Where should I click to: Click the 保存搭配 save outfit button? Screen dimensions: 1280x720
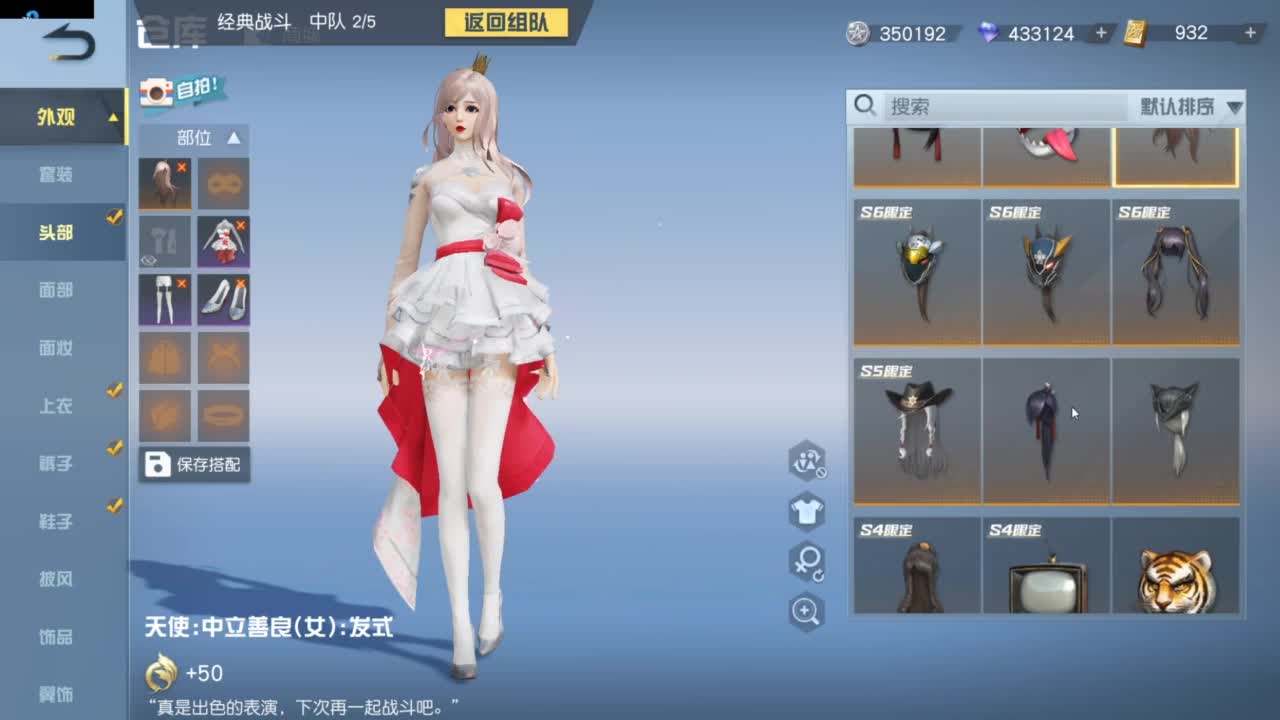click(x=195, y=464)
